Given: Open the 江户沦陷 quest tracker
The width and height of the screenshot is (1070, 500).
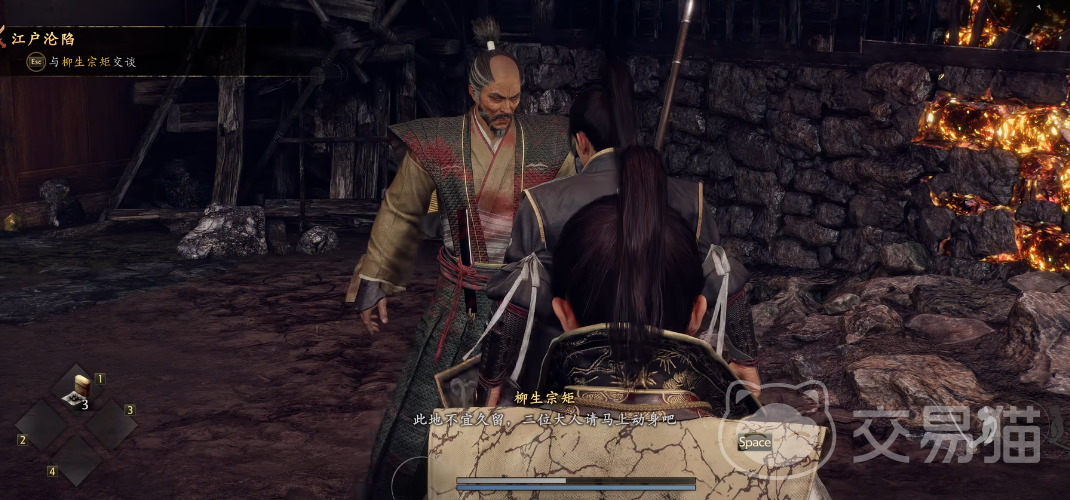Looking at the screenshot, I should (43, 39).
